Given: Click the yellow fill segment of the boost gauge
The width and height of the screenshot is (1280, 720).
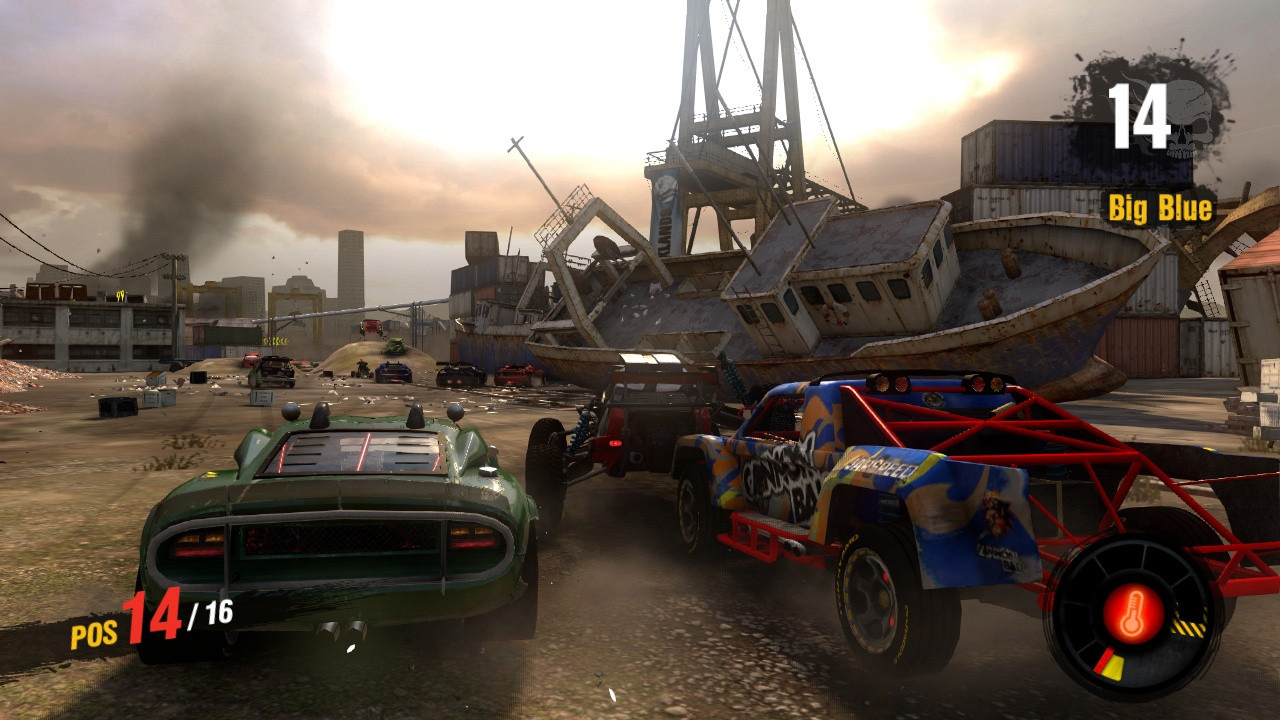Looking at the screenshot, I should (x=1115, y=668).
